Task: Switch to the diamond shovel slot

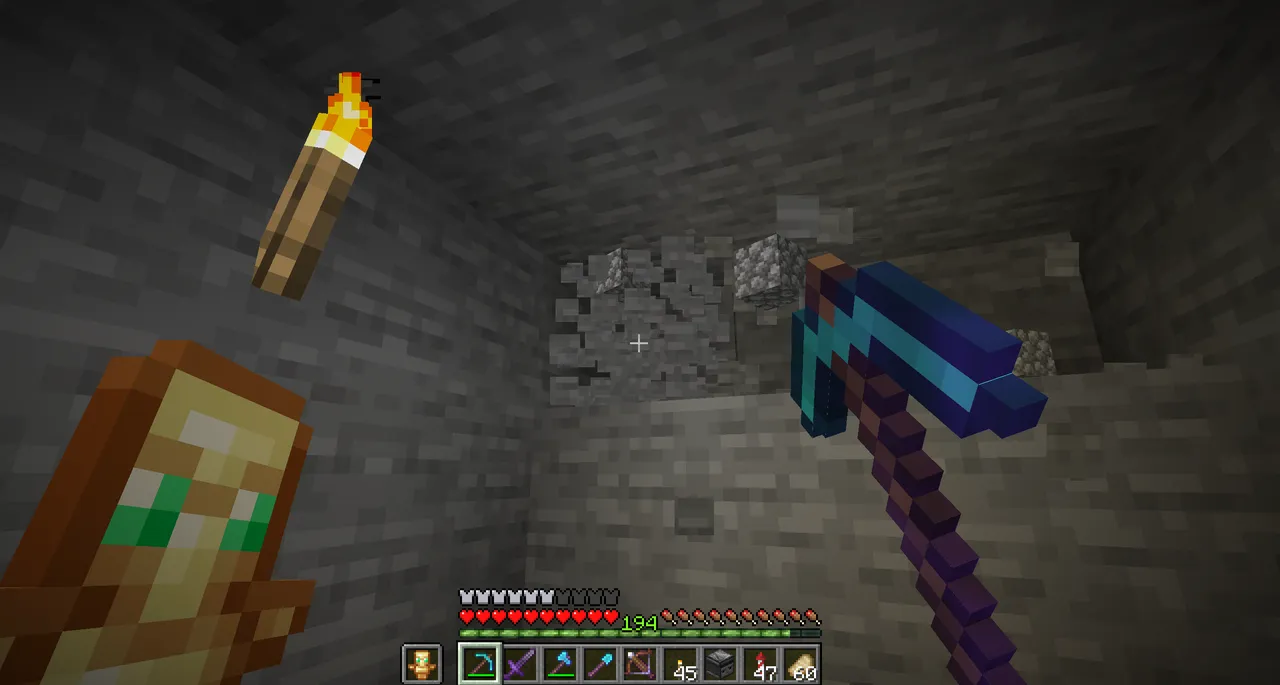Action: (x=600, y=664)
